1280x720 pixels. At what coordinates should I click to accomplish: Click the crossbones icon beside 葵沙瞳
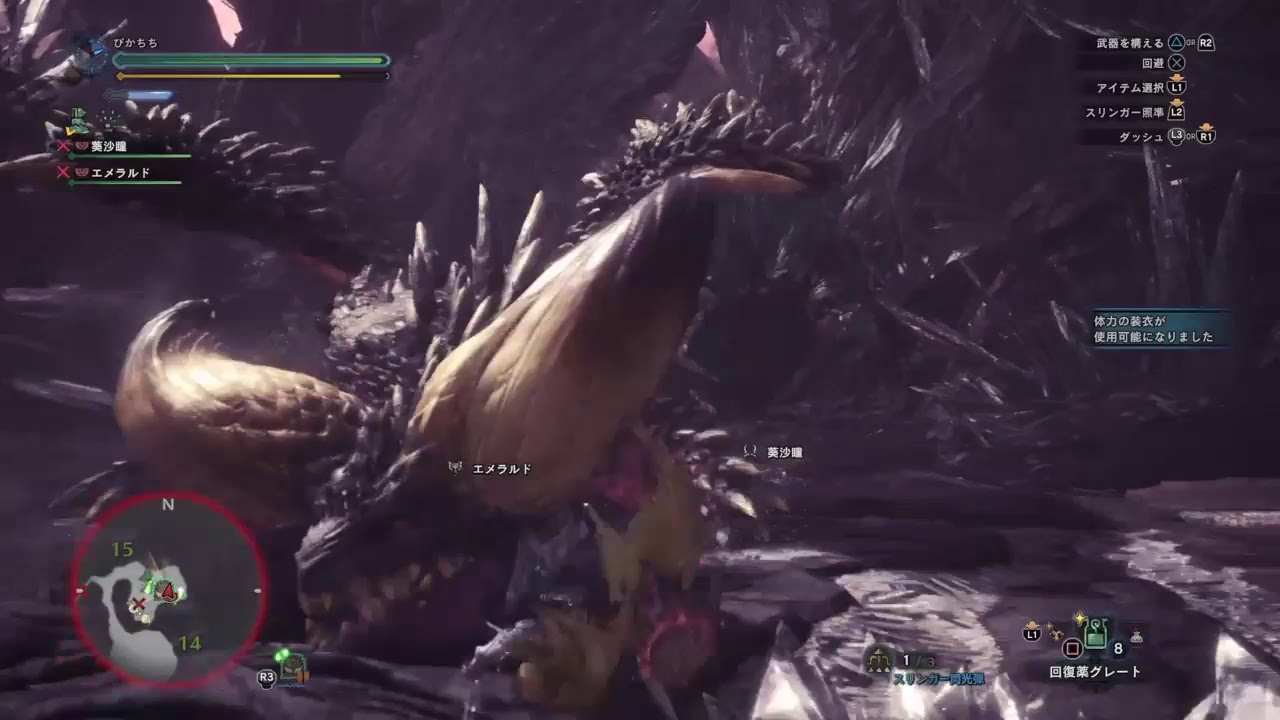[x=62, y=144]
